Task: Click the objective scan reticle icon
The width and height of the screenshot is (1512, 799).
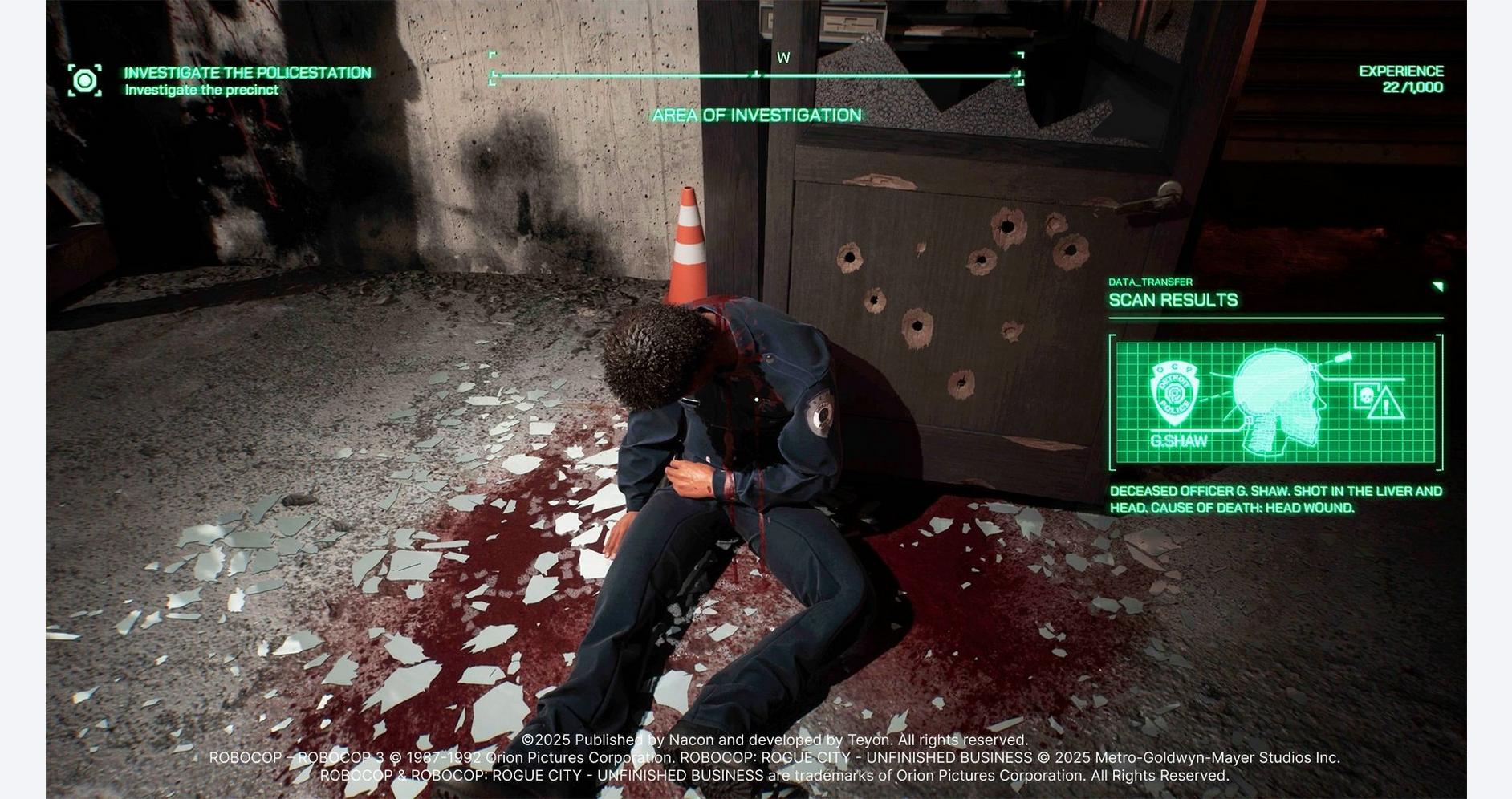Action: 85,81
